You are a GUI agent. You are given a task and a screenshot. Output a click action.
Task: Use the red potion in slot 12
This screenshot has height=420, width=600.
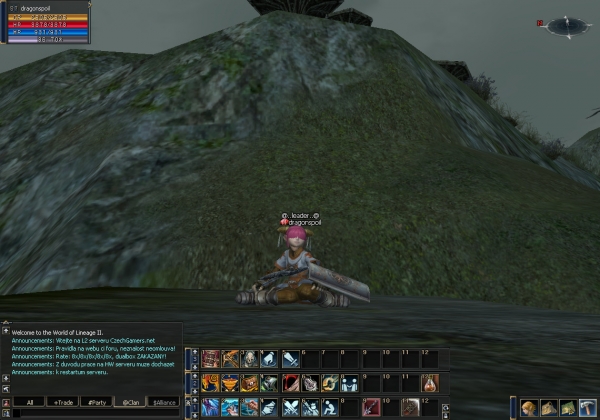click(428, 383)
